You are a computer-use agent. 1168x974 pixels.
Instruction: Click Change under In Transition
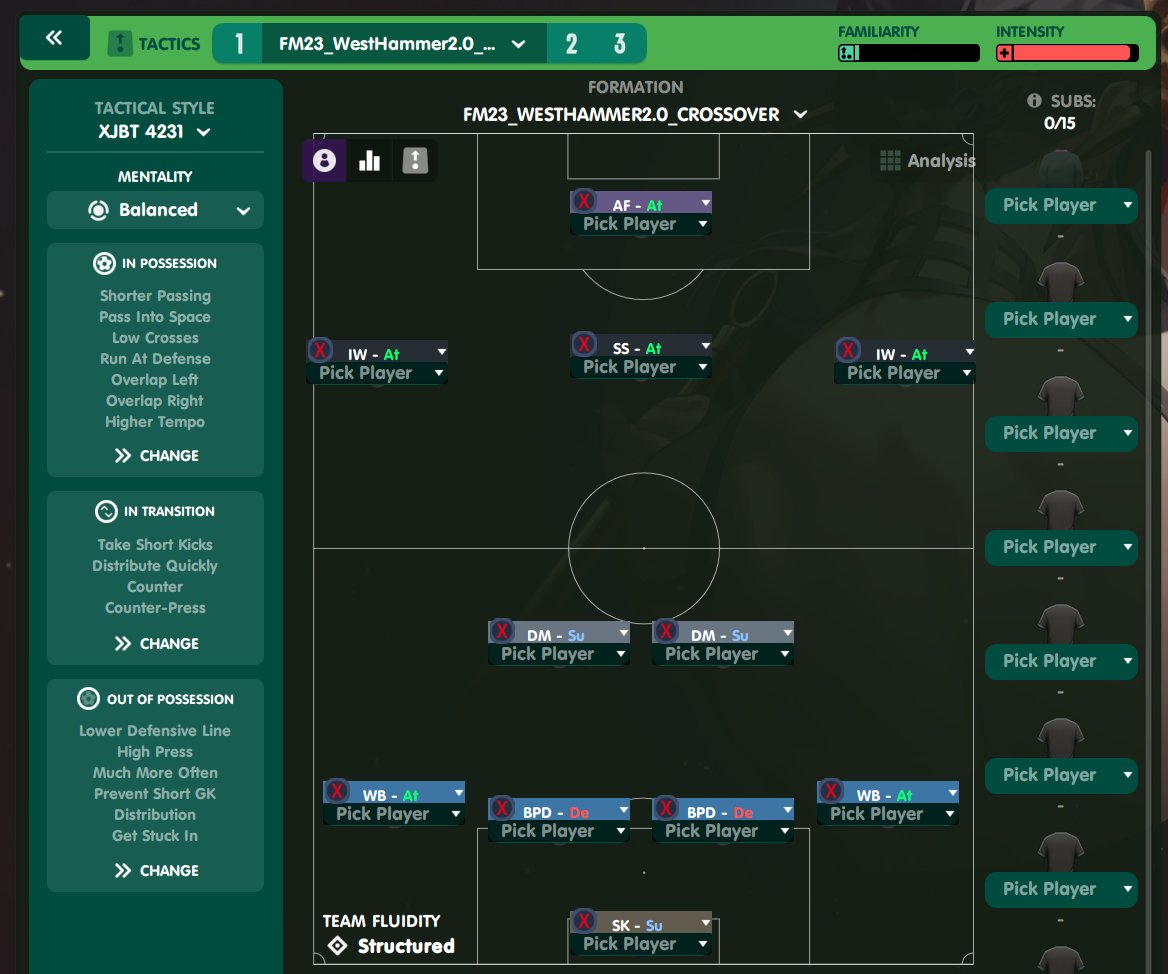click(155, 643)
